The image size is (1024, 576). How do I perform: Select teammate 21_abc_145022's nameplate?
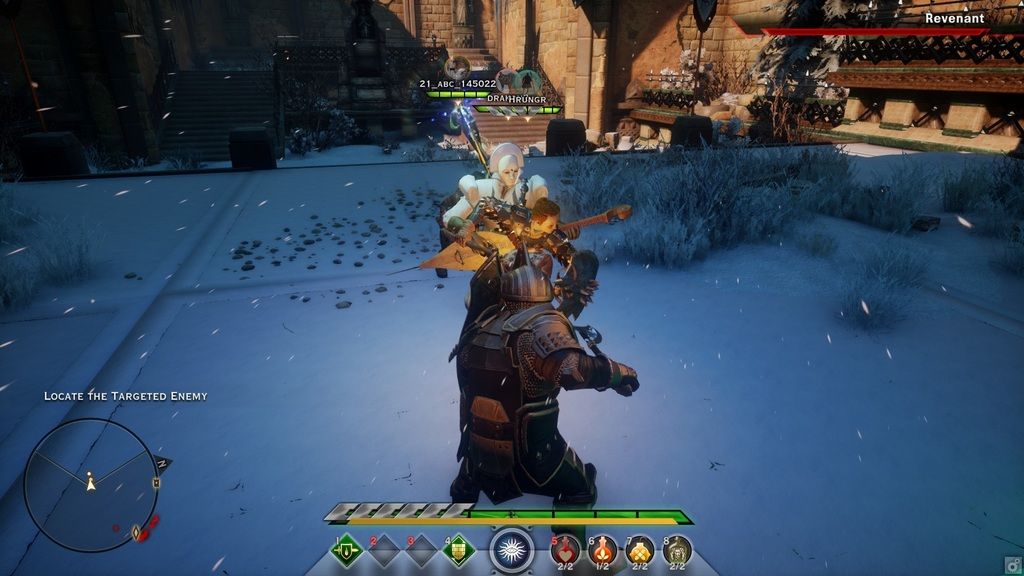458,84
